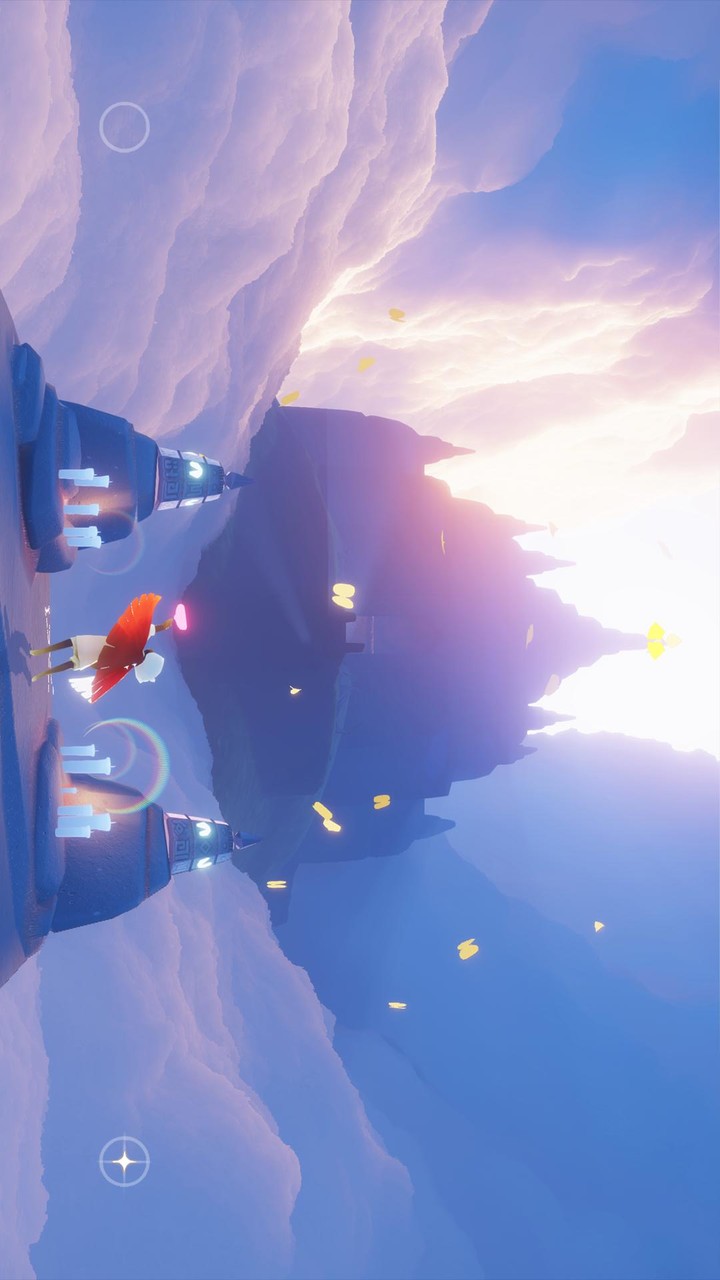
Task: Tap the four-point star button
Action: [124, 1161]
